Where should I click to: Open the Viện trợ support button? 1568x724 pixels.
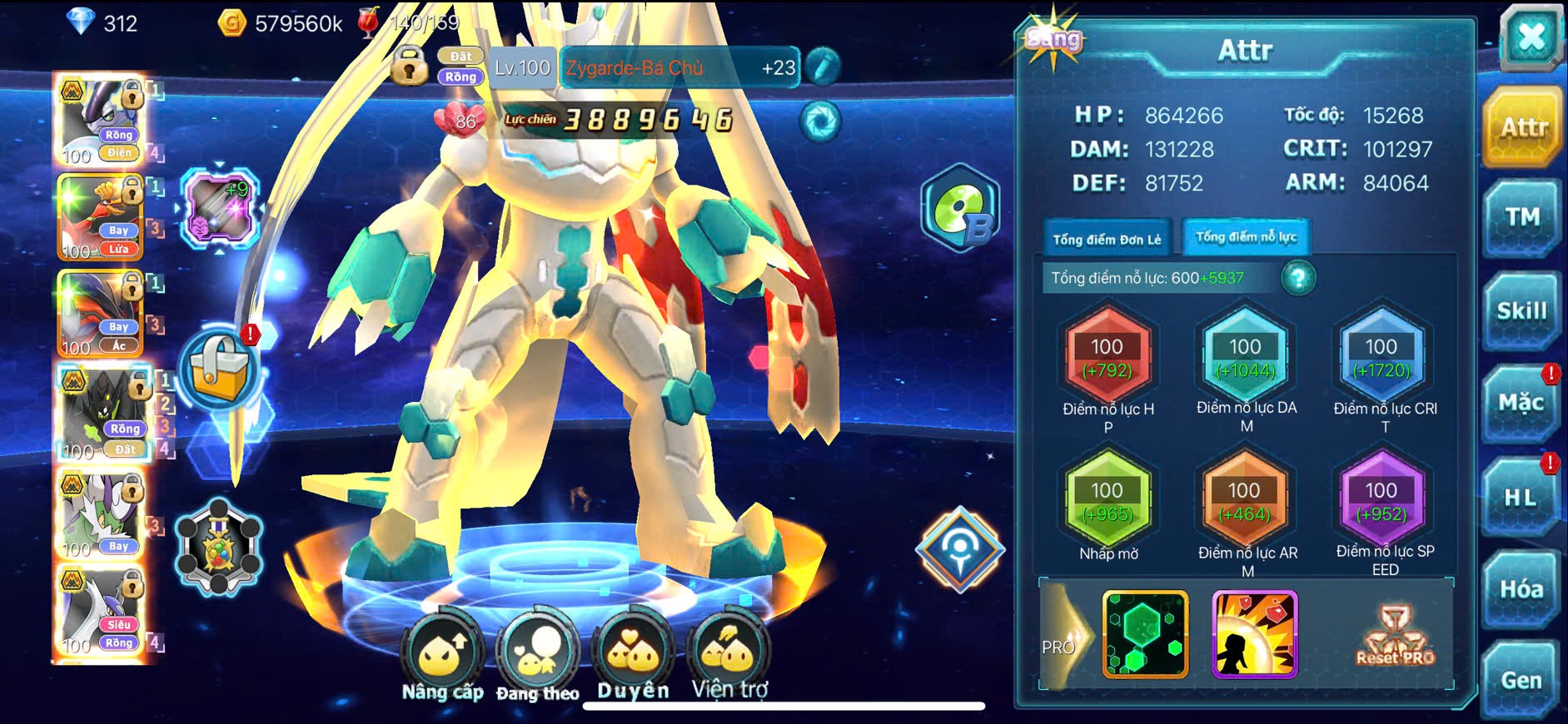point(729,657)
